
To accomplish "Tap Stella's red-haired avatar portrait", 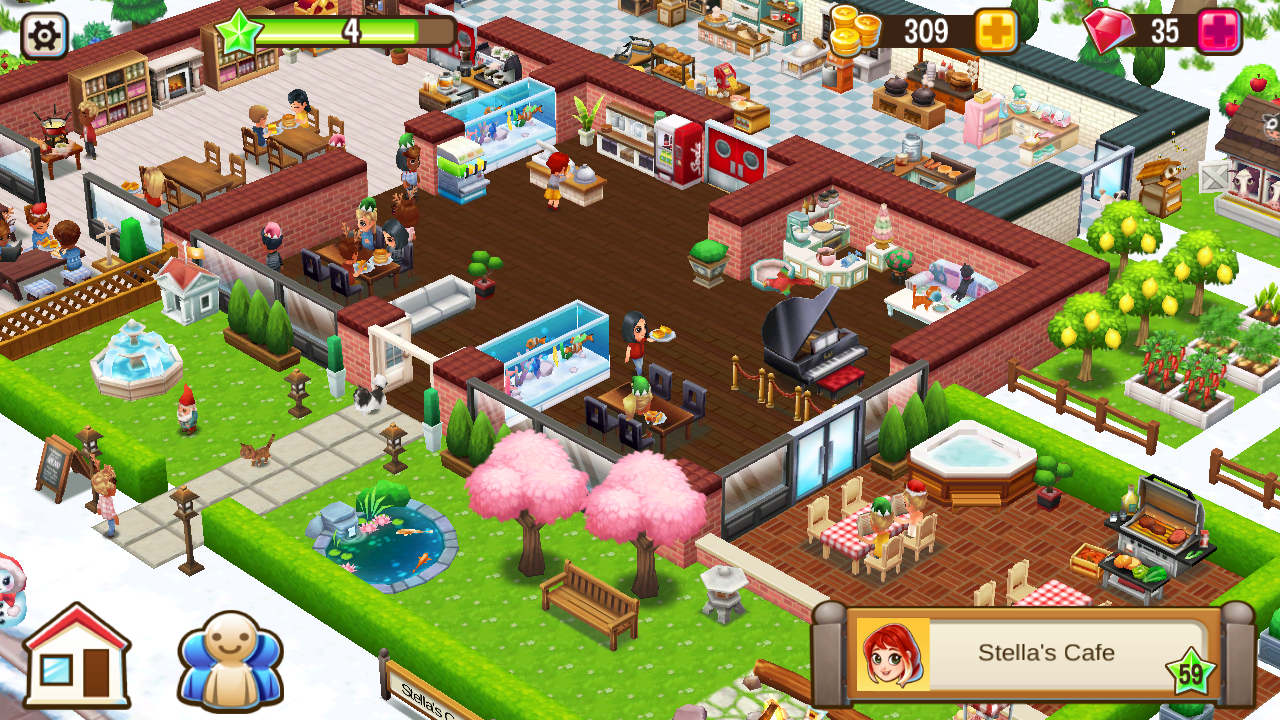I will (893, 654).
